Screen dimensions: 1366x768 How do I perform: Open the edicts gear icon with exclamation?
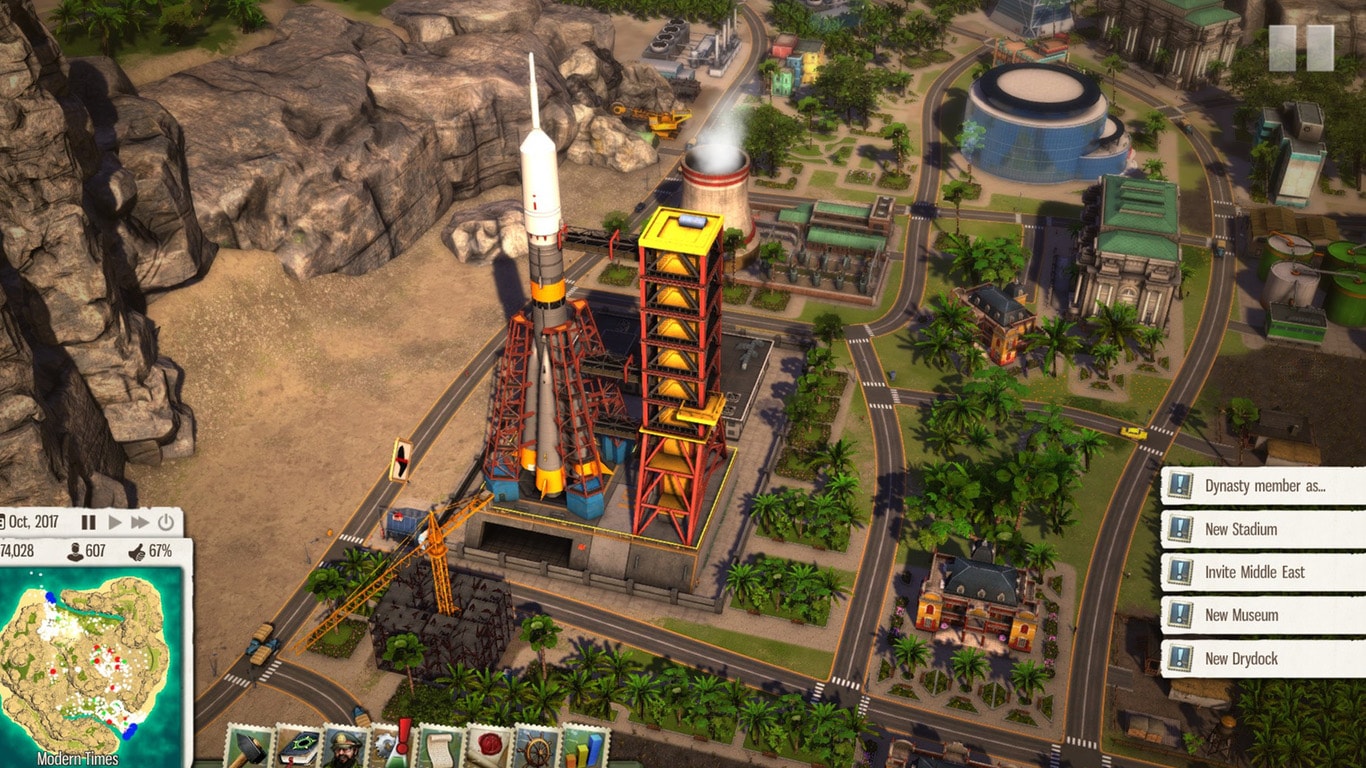coord(388,748)
